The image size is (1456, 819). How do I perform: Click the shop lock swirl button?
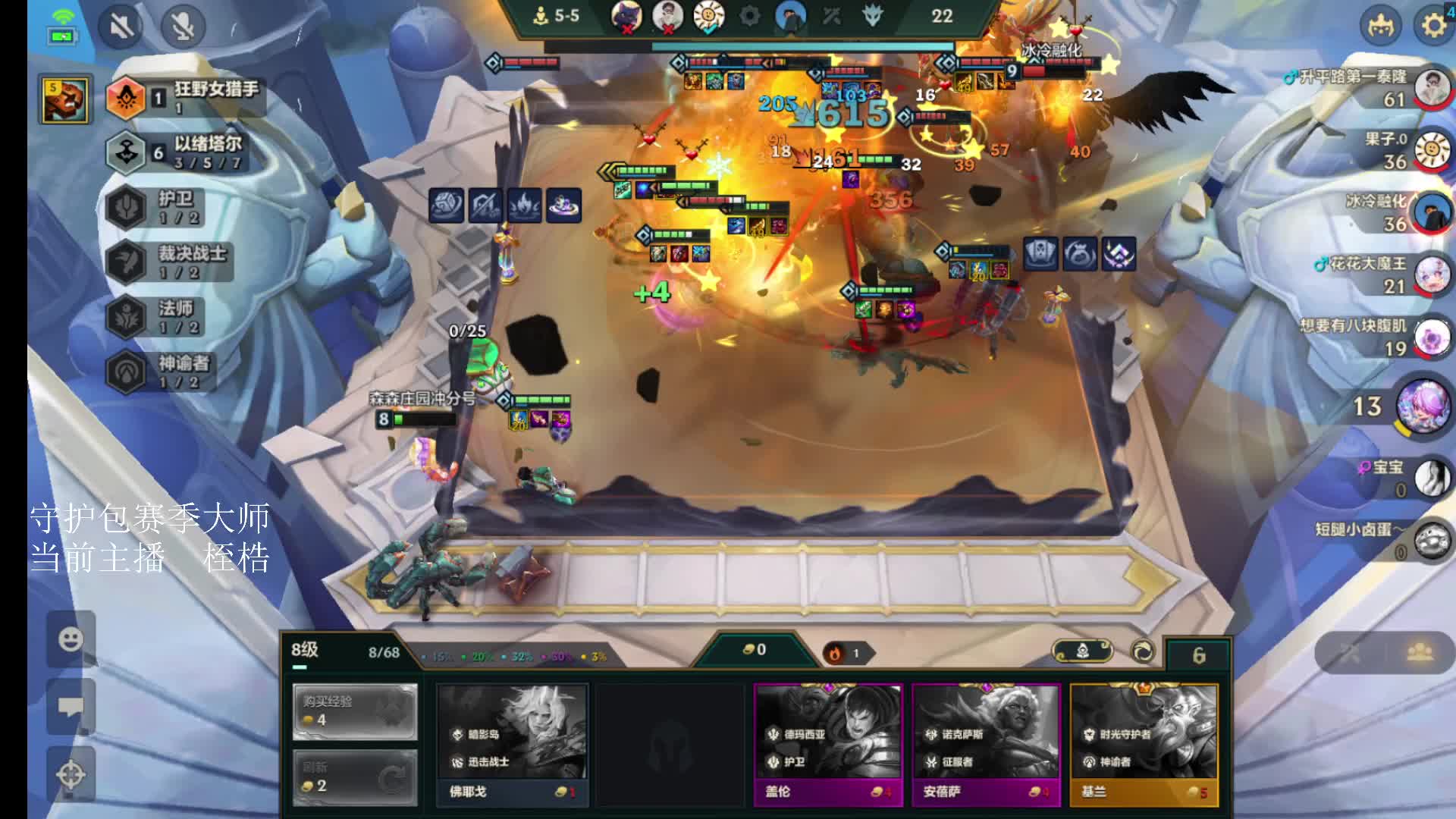1143,651
